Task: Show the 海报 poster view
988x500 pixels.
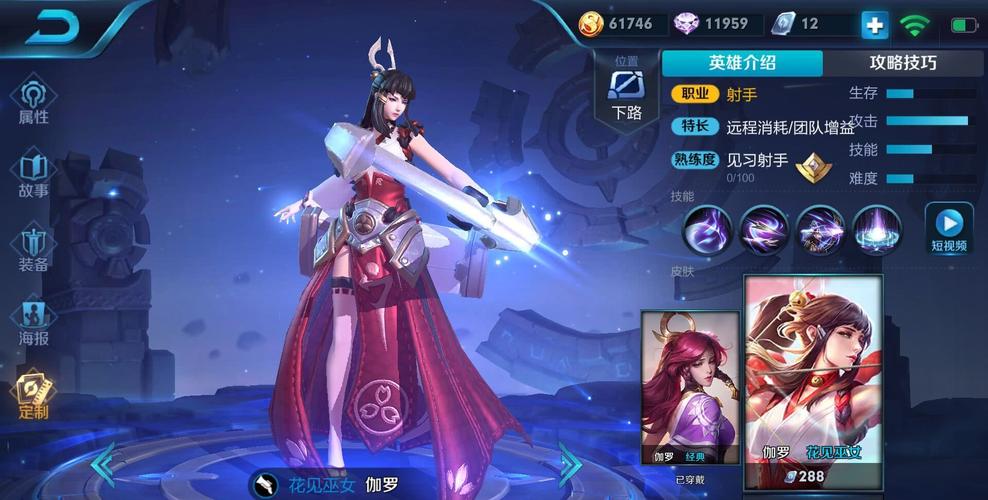Action: 33,322
